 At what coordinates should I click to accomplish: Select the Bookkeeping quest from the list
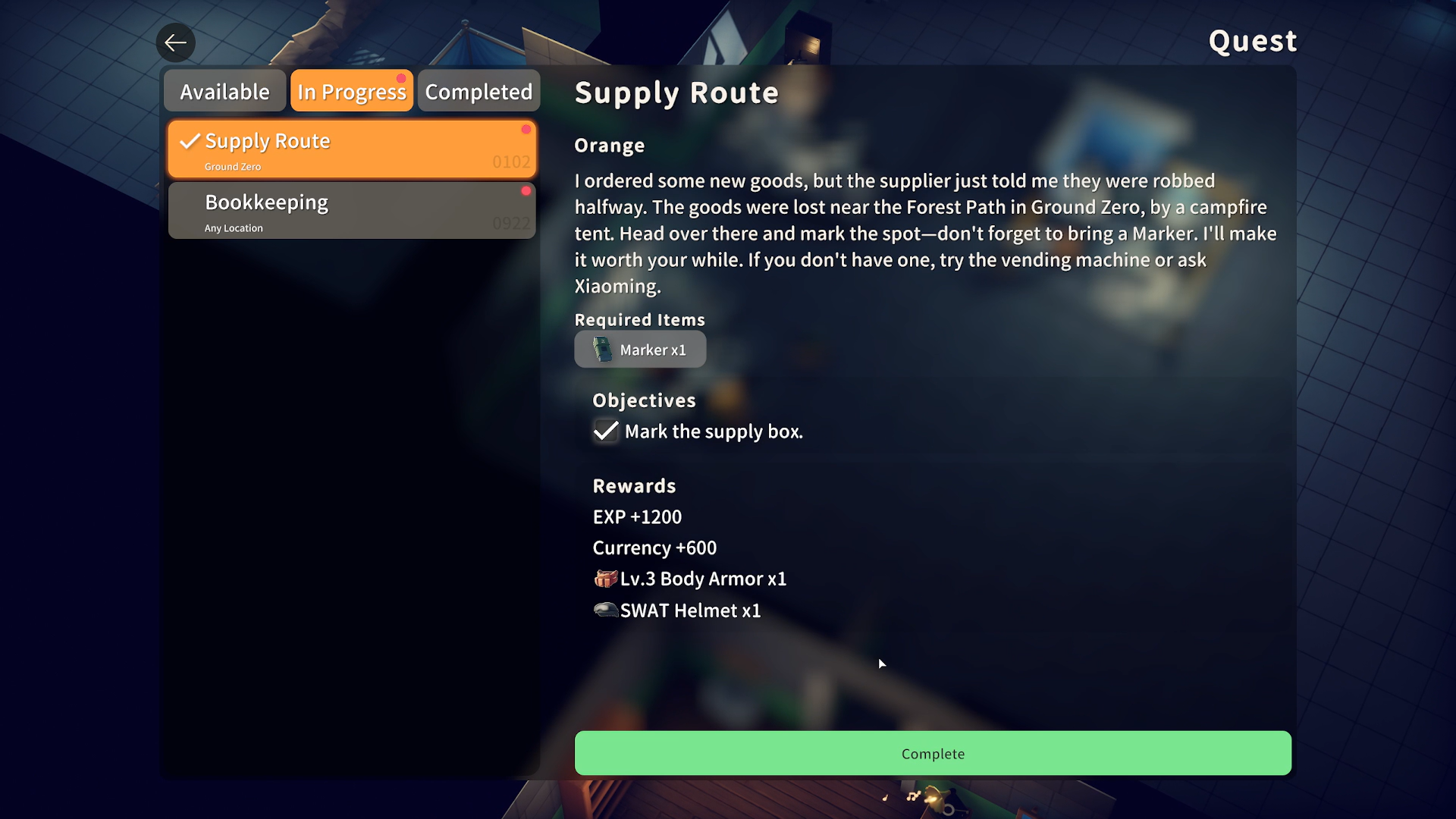352,210
